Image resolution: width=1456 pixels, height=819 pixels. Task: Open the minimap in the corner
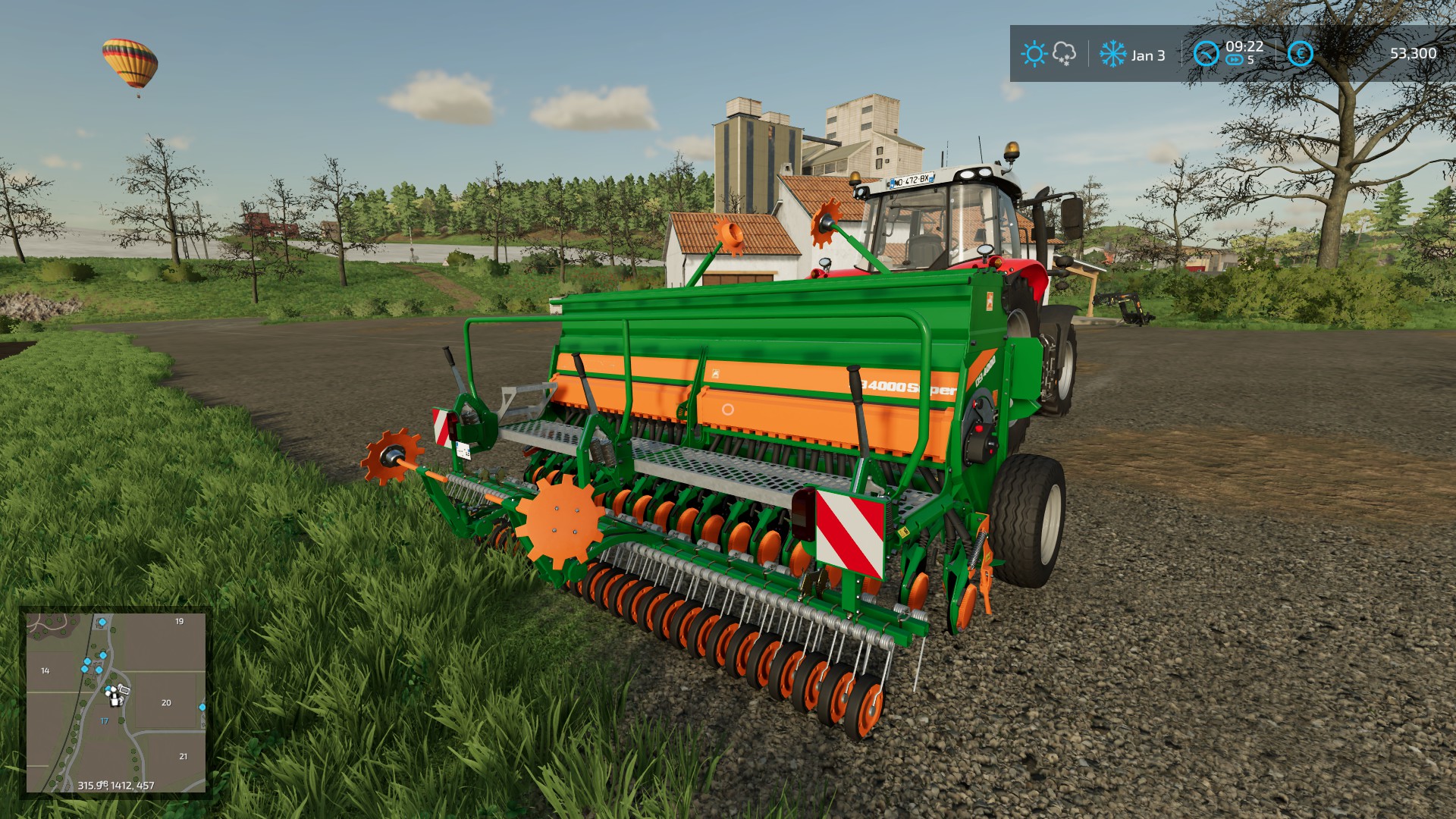(116, 702)
